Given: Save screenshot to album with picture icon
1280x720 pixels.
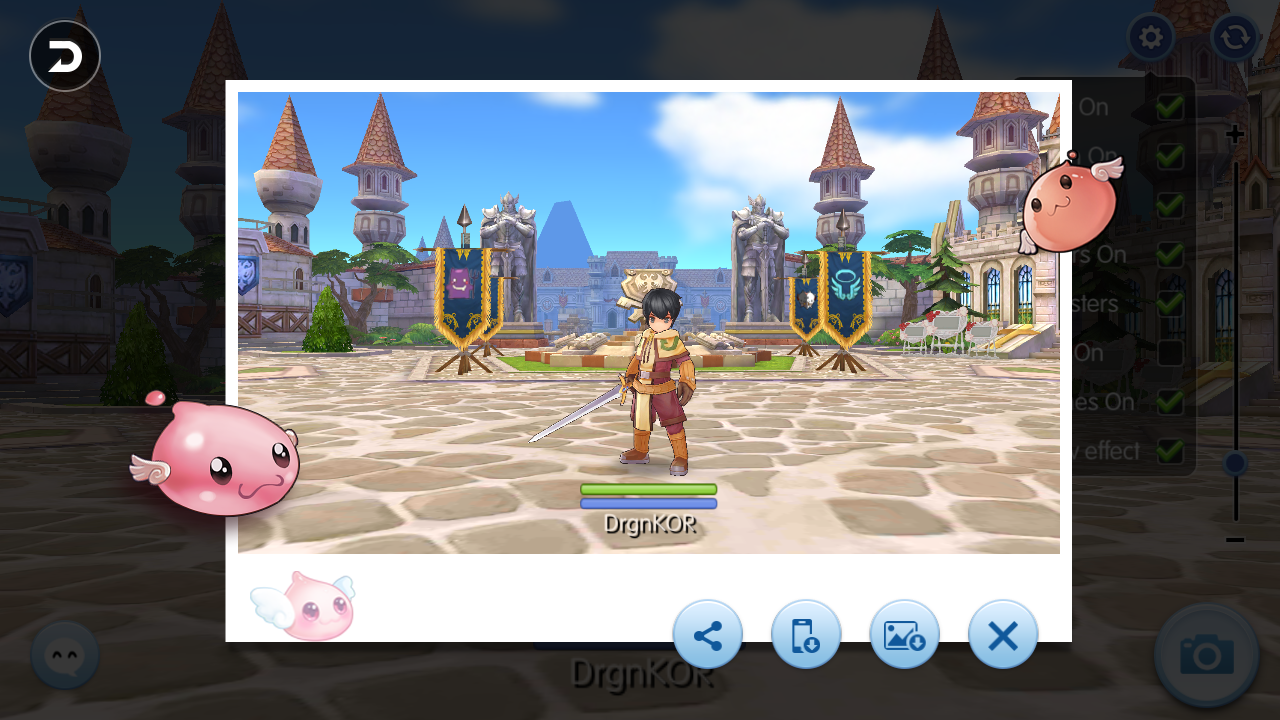Looking at the screenshot, I should [904, 634].
